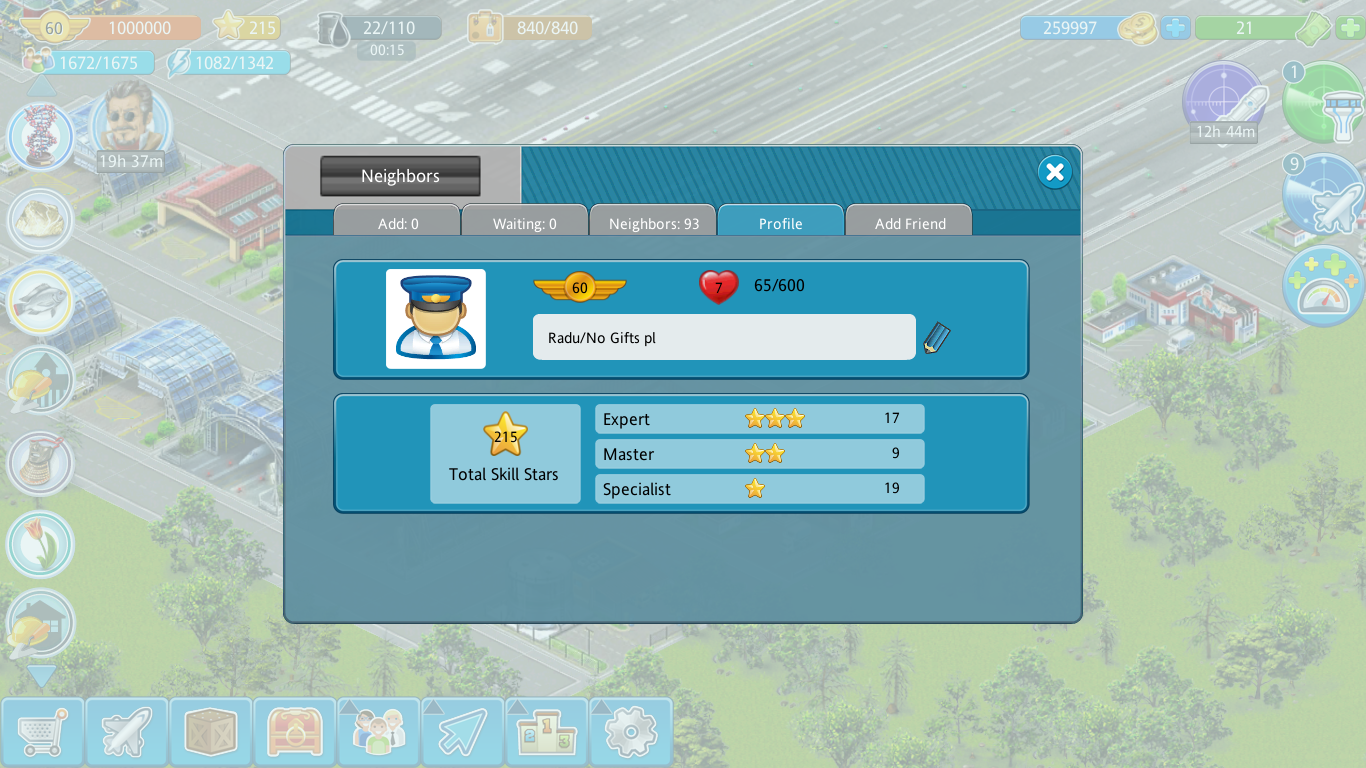1366x768 pixels.
Task: Open the wooden crate warehouse
Action: coord(210,733)
